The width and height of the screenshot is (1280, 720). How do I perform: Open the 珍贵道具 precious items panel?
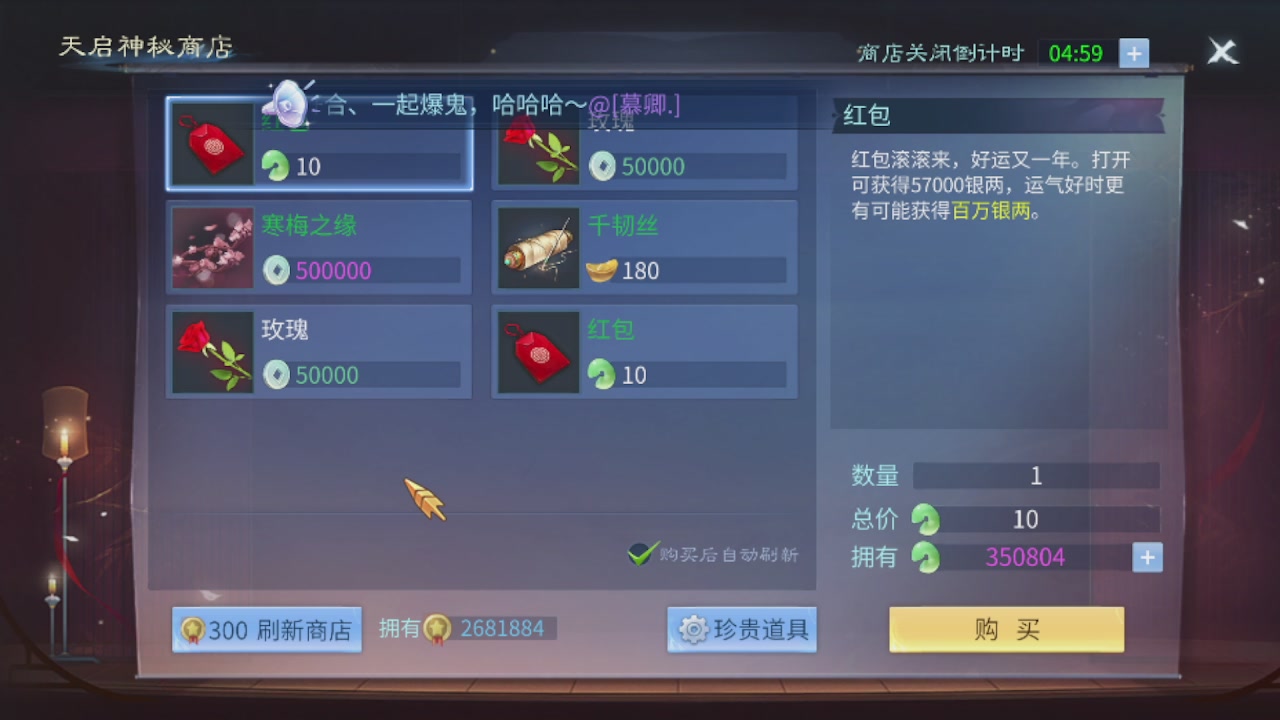742,629
